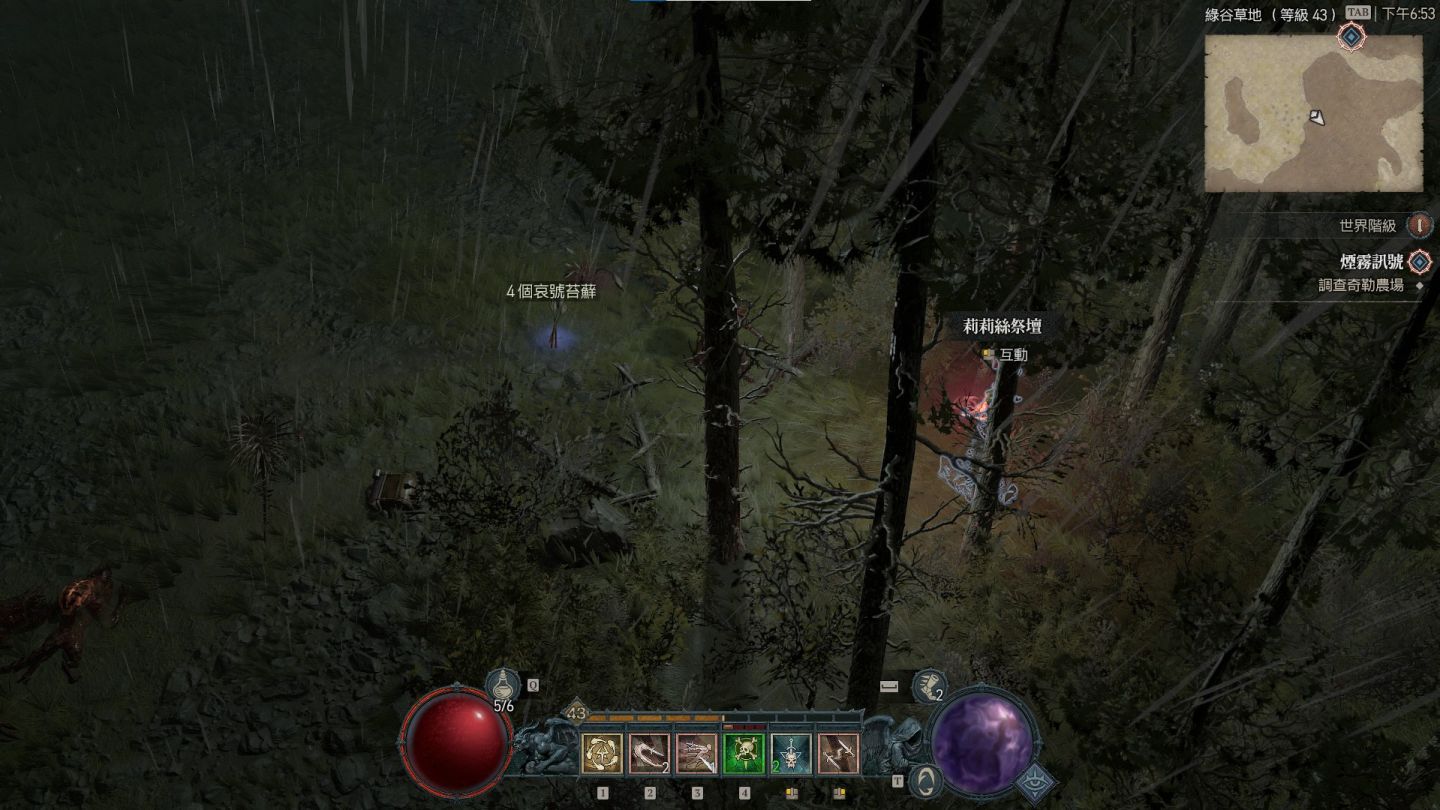Select the blue diamond quest marker on minimap
This screenshot has height=810, width=1440.
pyautogui.click(x=1352, y=37)
